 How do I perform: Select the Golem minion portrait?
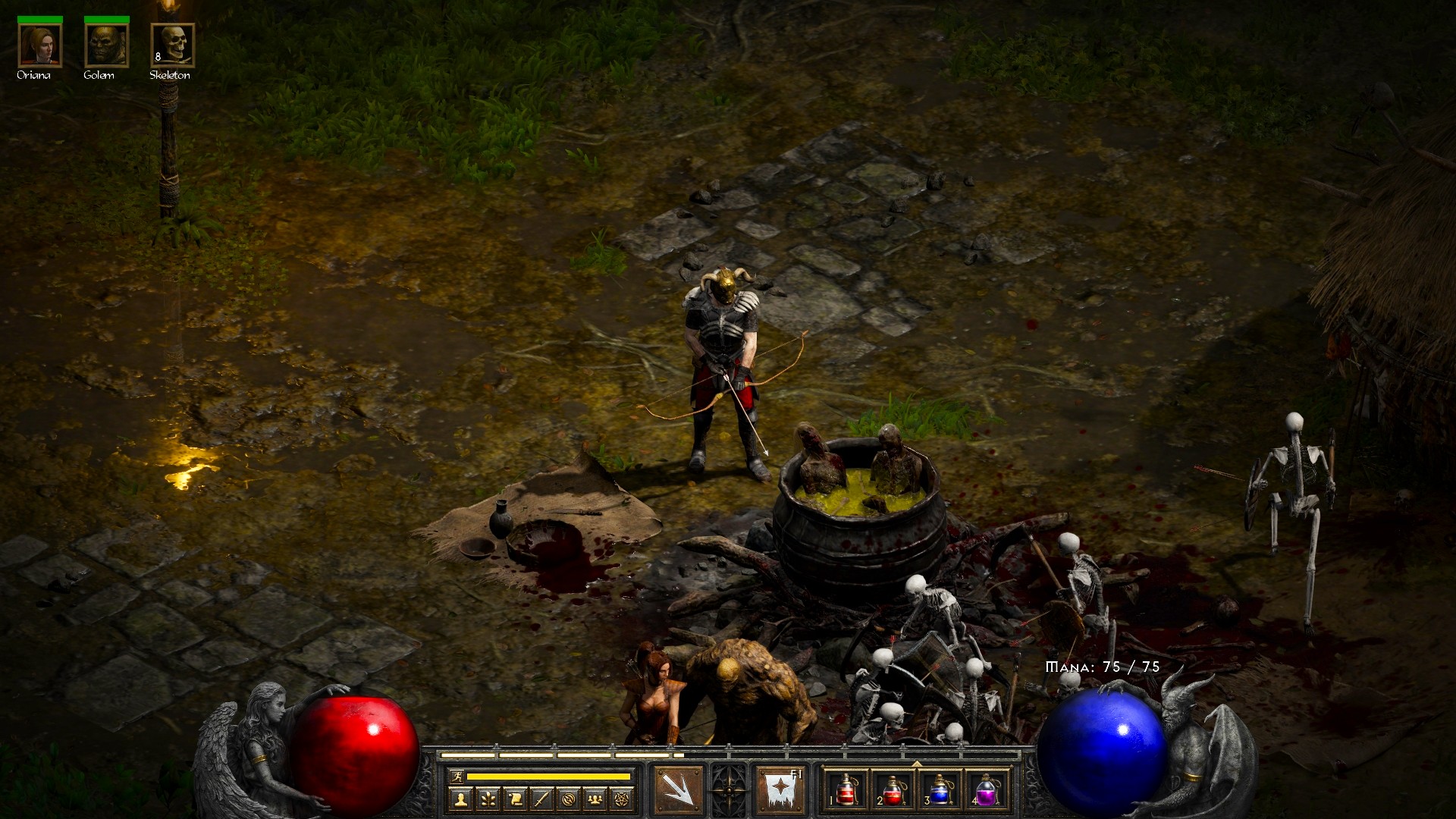click(x=106, y=45)
